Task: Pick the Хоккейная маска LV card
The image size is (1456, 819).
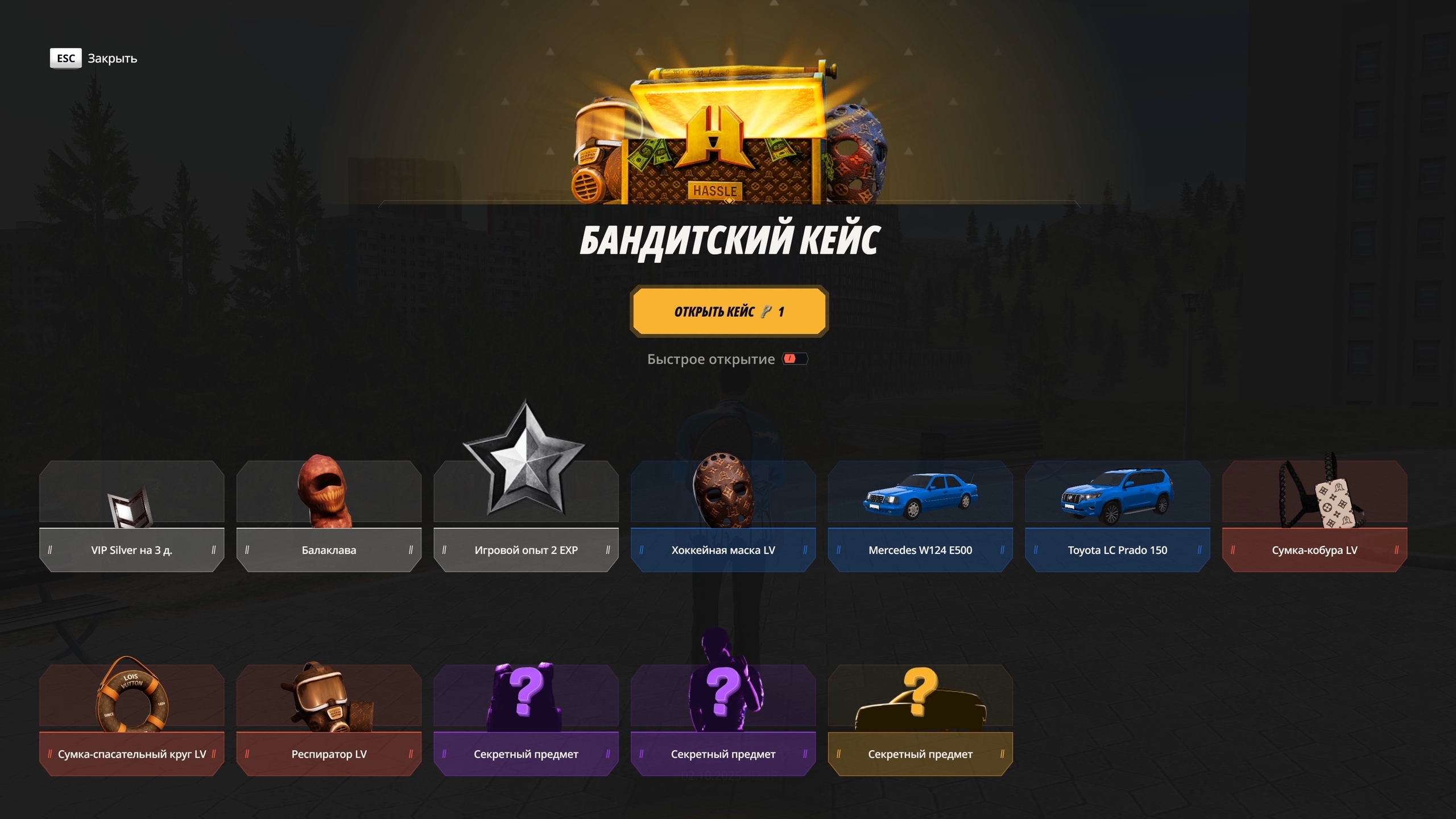Action: click(723, 516)
